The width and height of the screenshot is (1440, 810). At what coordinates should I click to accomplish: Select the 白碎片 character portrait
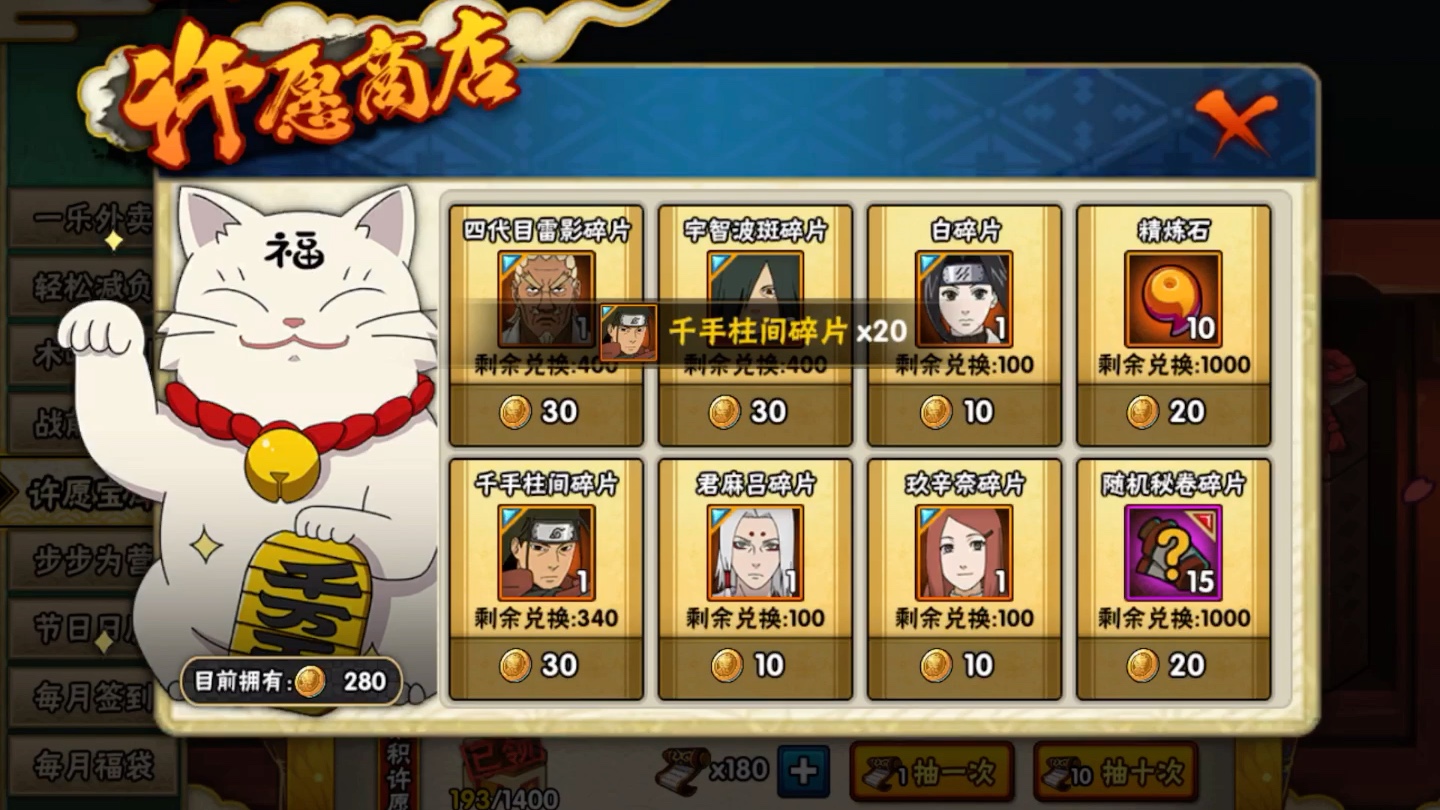pyautogui.click(x=963, y=300)
